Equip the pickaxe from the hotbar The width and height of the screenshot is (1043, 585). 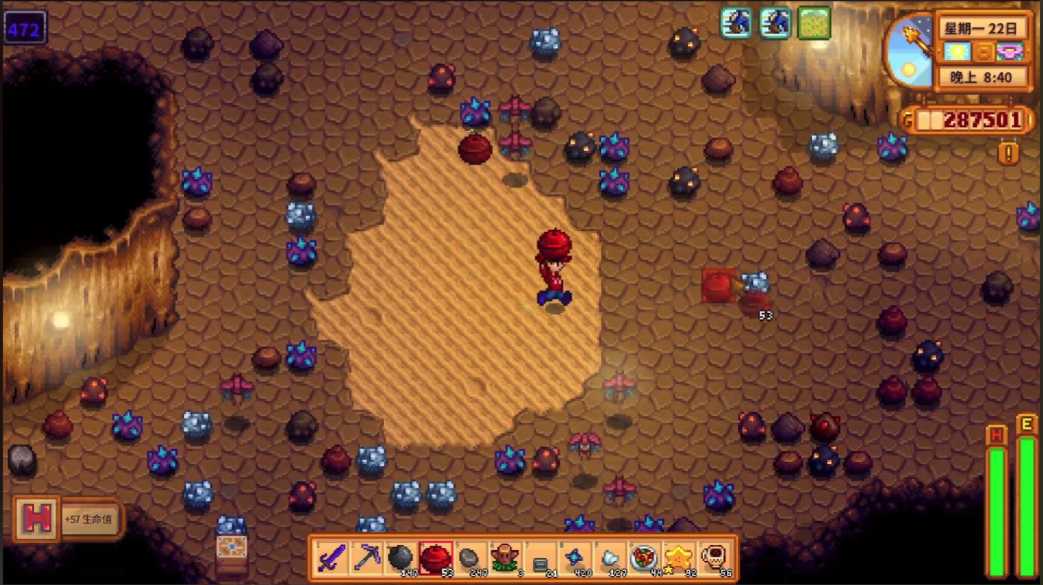coord(366,557)
